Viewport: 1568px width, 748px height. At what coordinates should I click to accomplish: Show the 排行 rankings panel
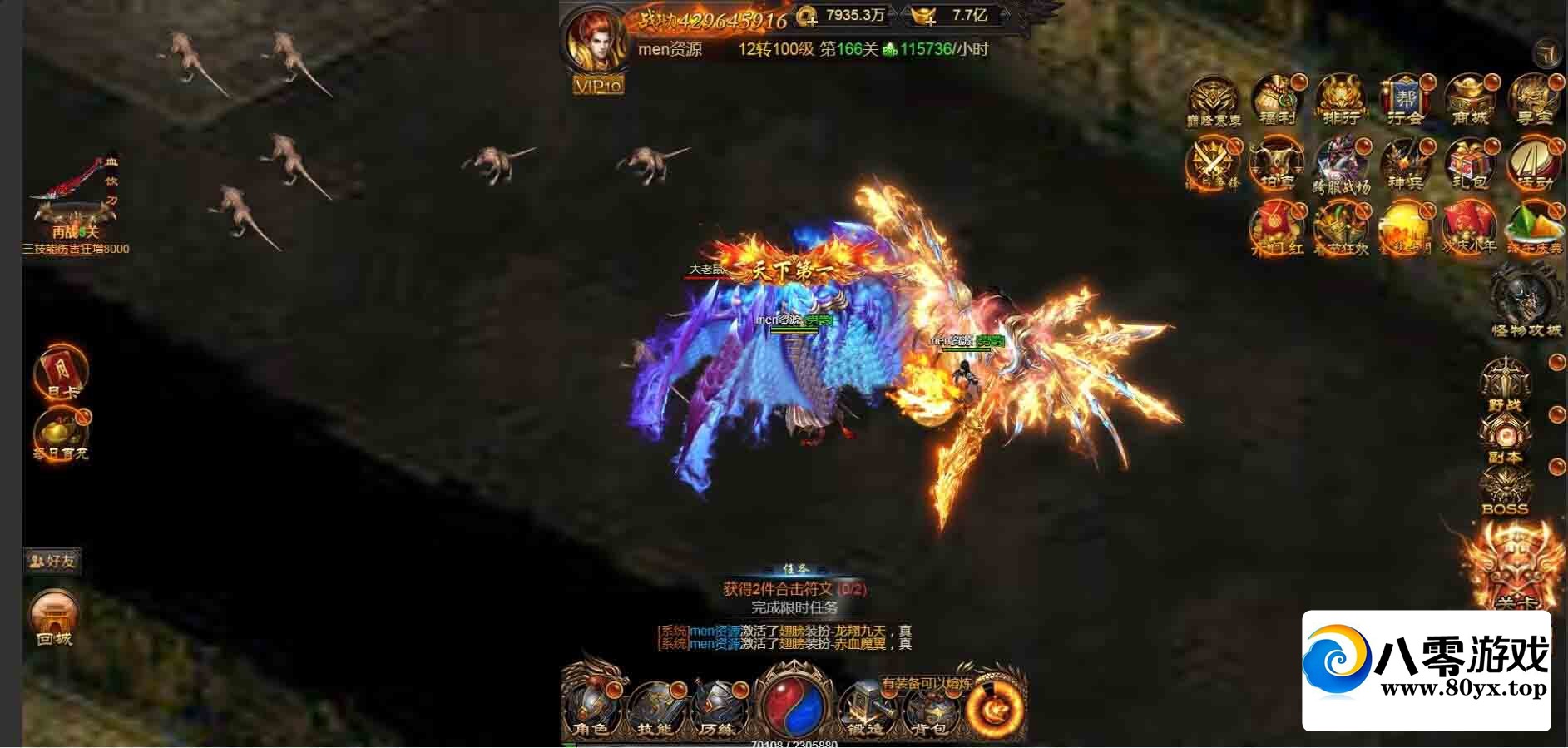tap(1340, 101)
